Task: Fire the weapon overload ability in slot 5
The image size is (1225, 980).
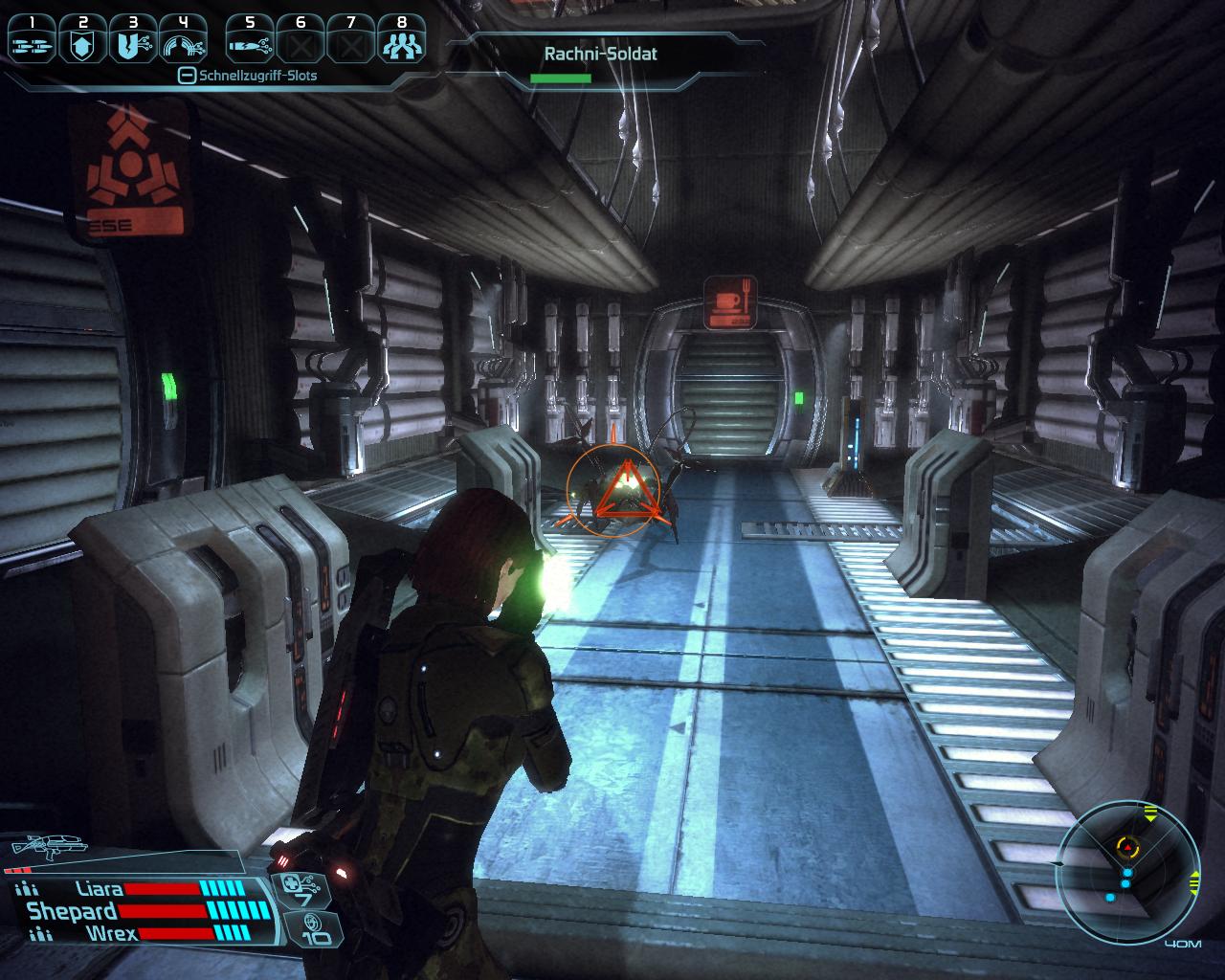Action: point(250,41)
